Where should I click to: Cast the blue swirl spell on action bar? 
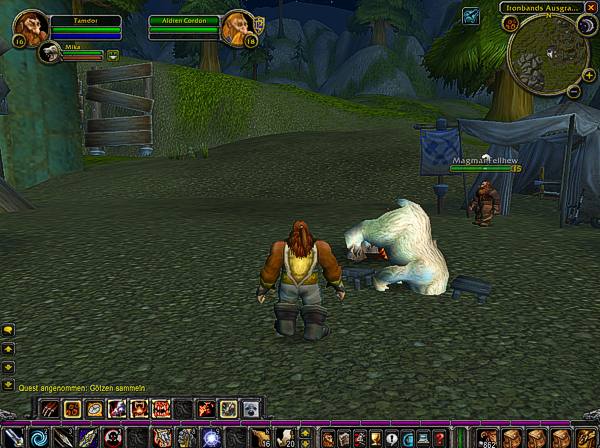tap(39, 437)
